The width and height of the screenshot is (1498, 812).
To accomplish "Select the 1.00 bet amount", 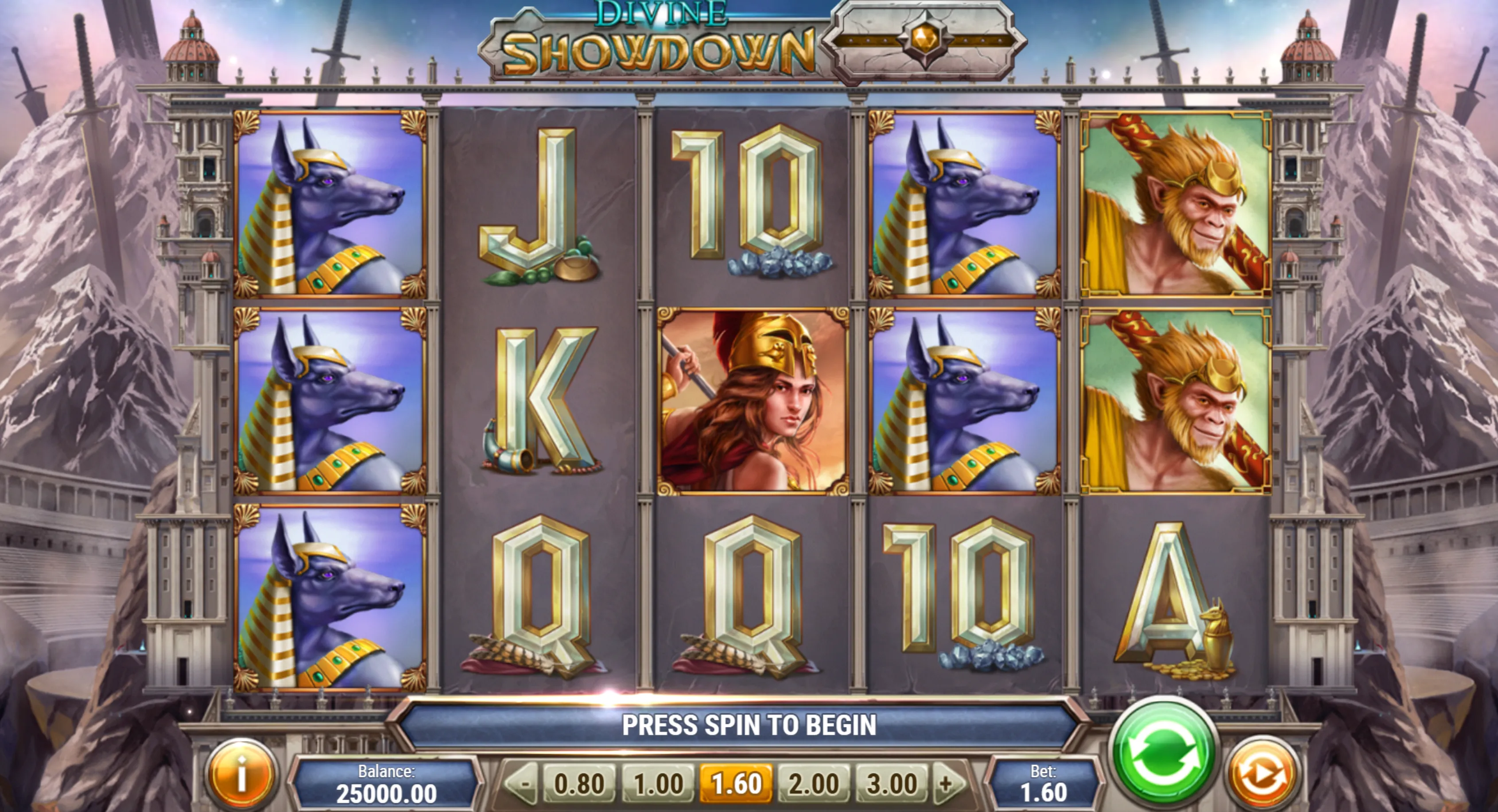I will coord(658,784).
